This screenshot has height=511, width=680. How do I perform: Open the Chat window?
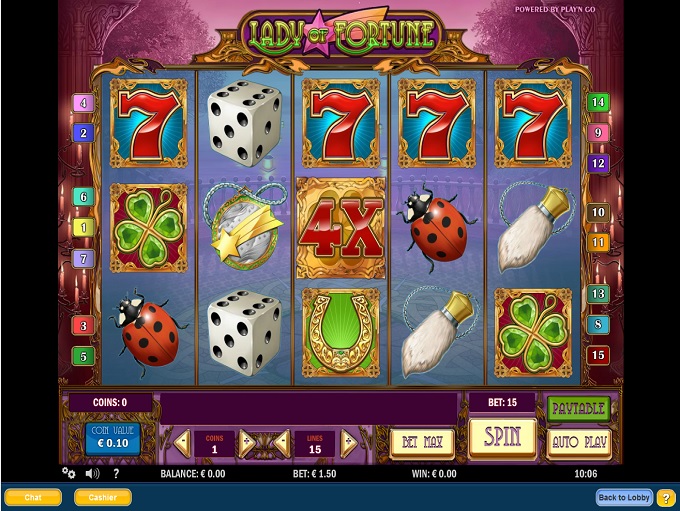(x=33, y=497)
